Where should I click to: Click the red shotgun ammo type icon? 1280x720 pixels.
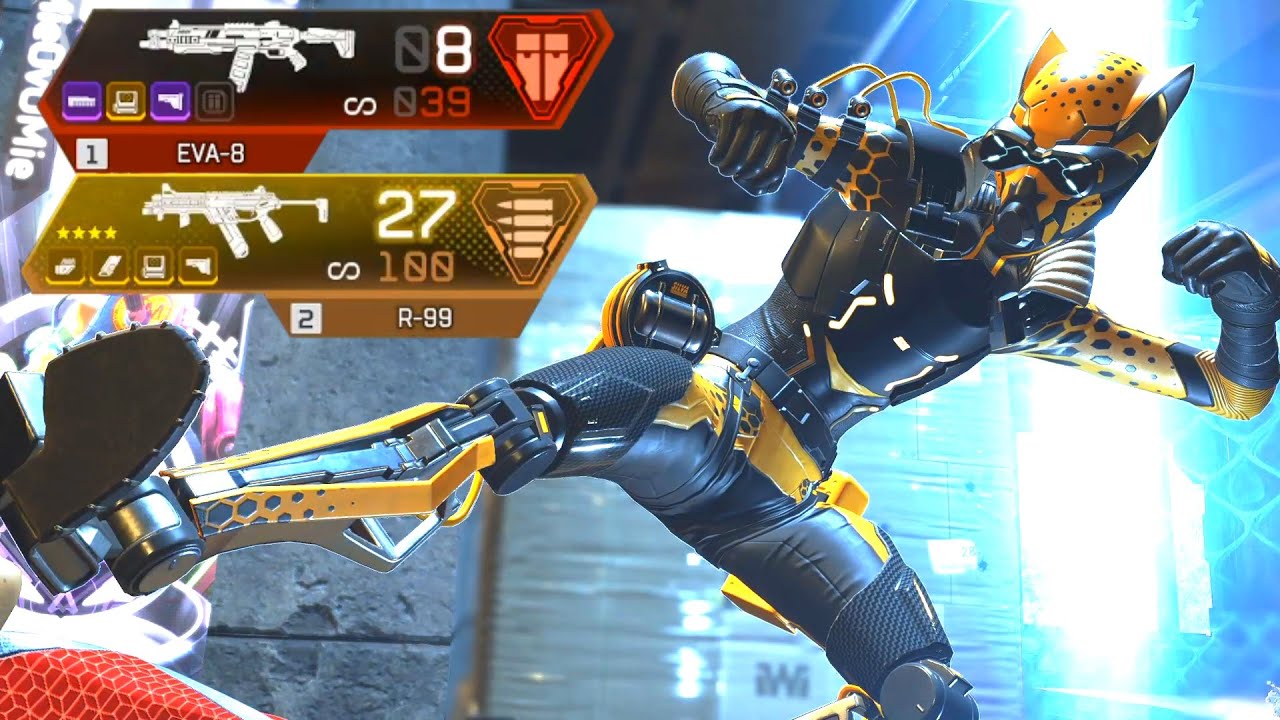point(539,67)
